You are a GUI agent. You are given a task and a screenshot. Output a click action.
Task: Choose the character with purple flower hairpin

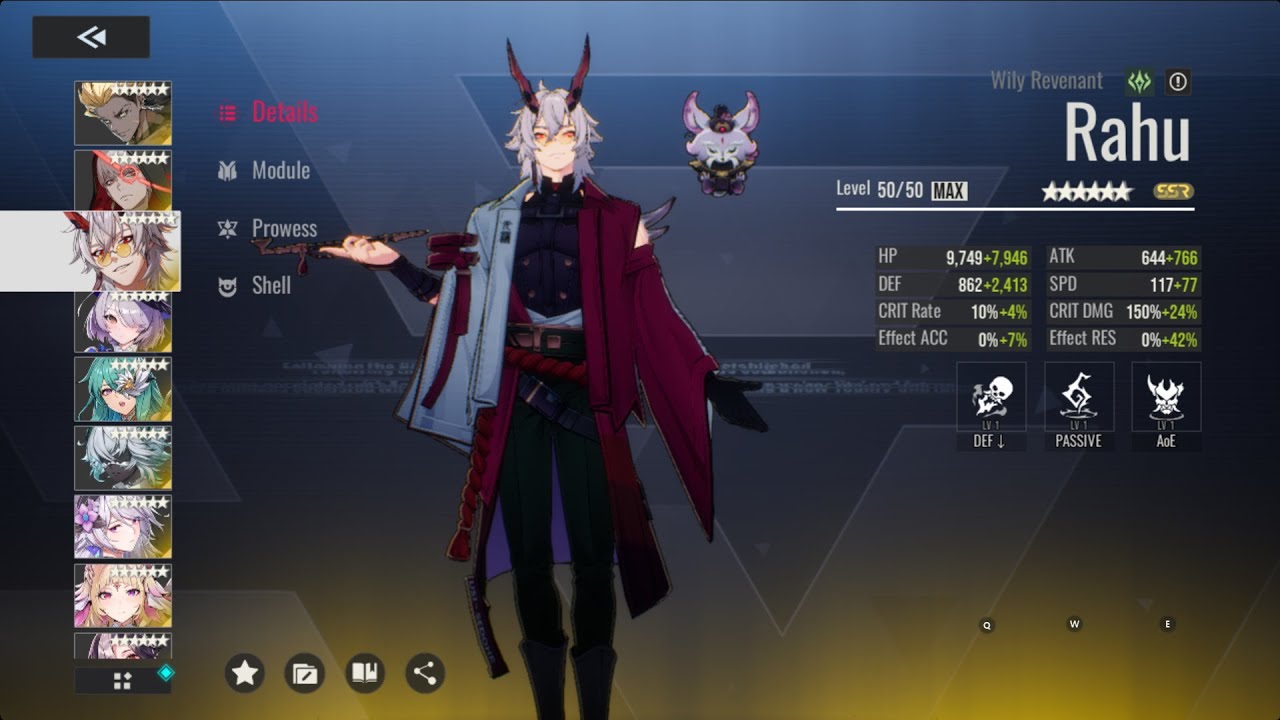123,527
